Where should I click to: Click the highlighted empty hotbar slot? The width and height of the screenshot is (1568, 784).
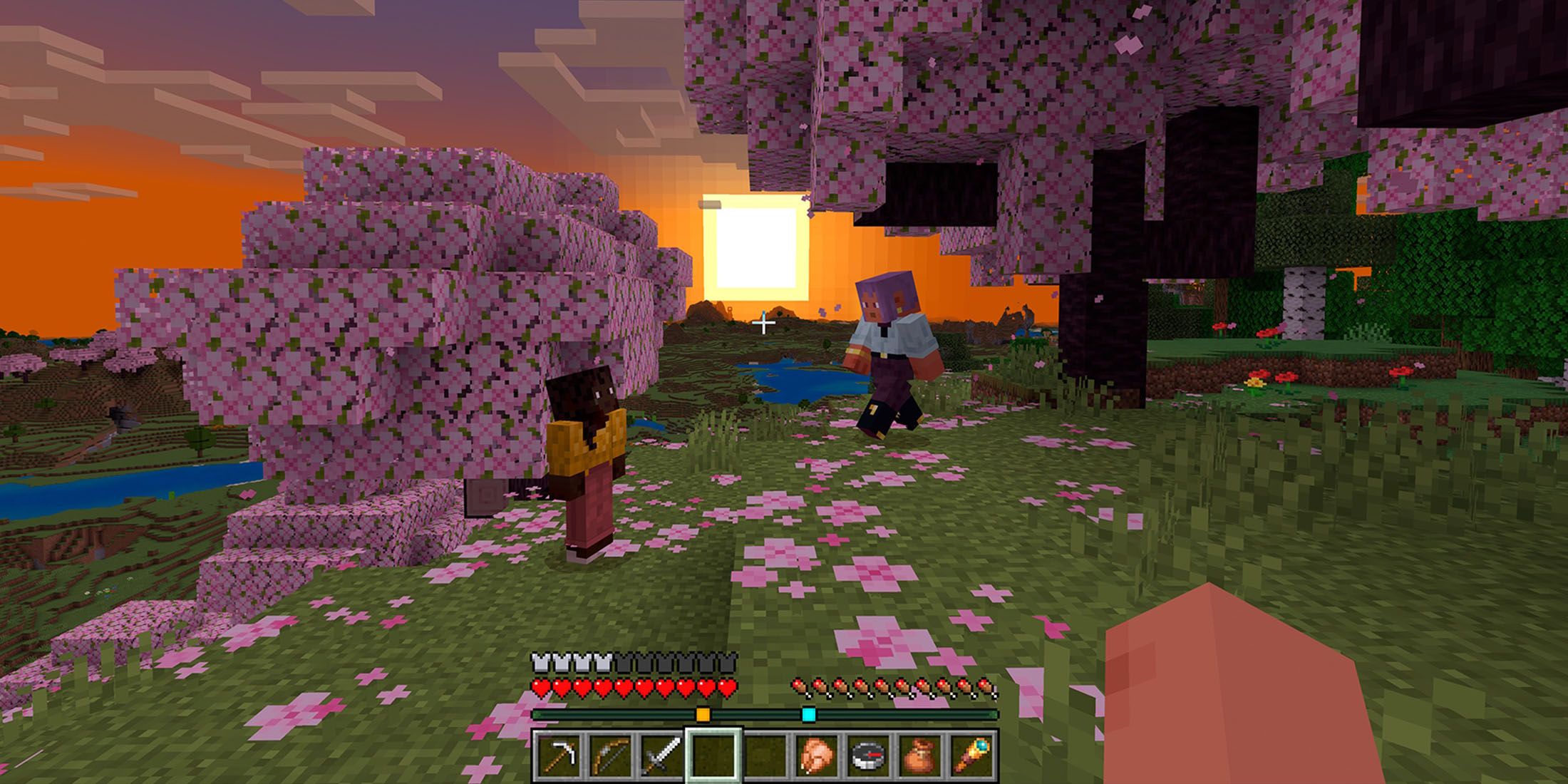pyautogui.click(x=713, y=755)
